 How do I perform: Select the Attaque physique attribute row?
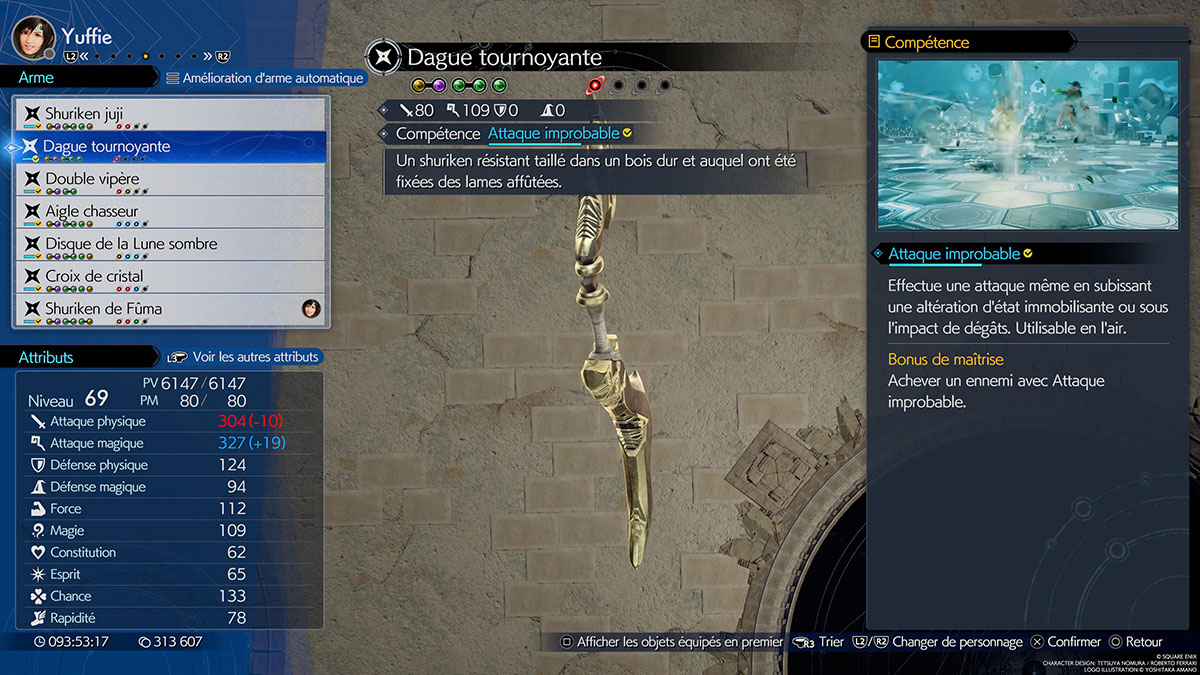click(x=168, y=422)
